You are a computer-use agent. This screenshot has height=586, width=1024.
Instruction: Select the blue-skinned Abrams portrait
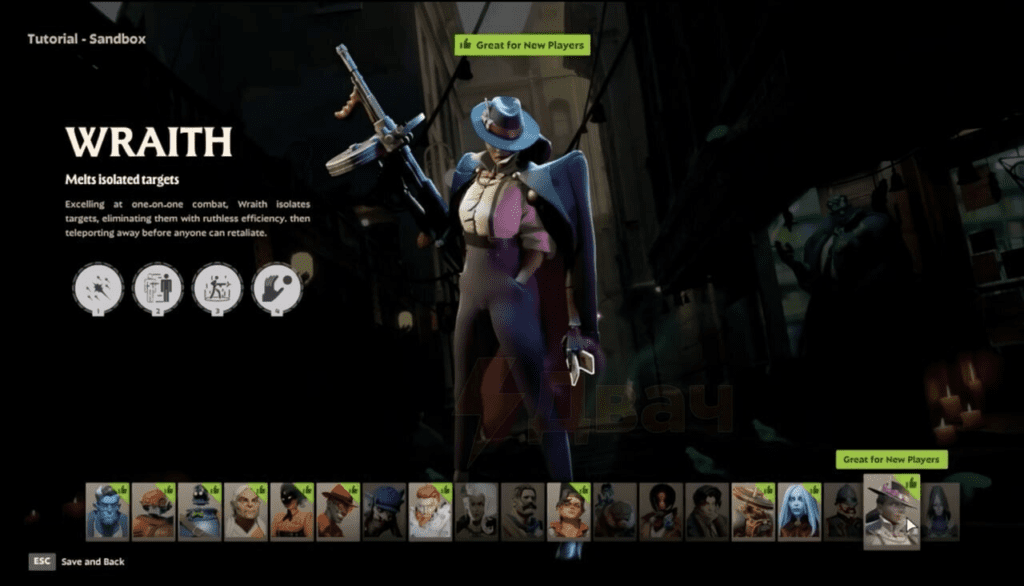tap(107, 512)
